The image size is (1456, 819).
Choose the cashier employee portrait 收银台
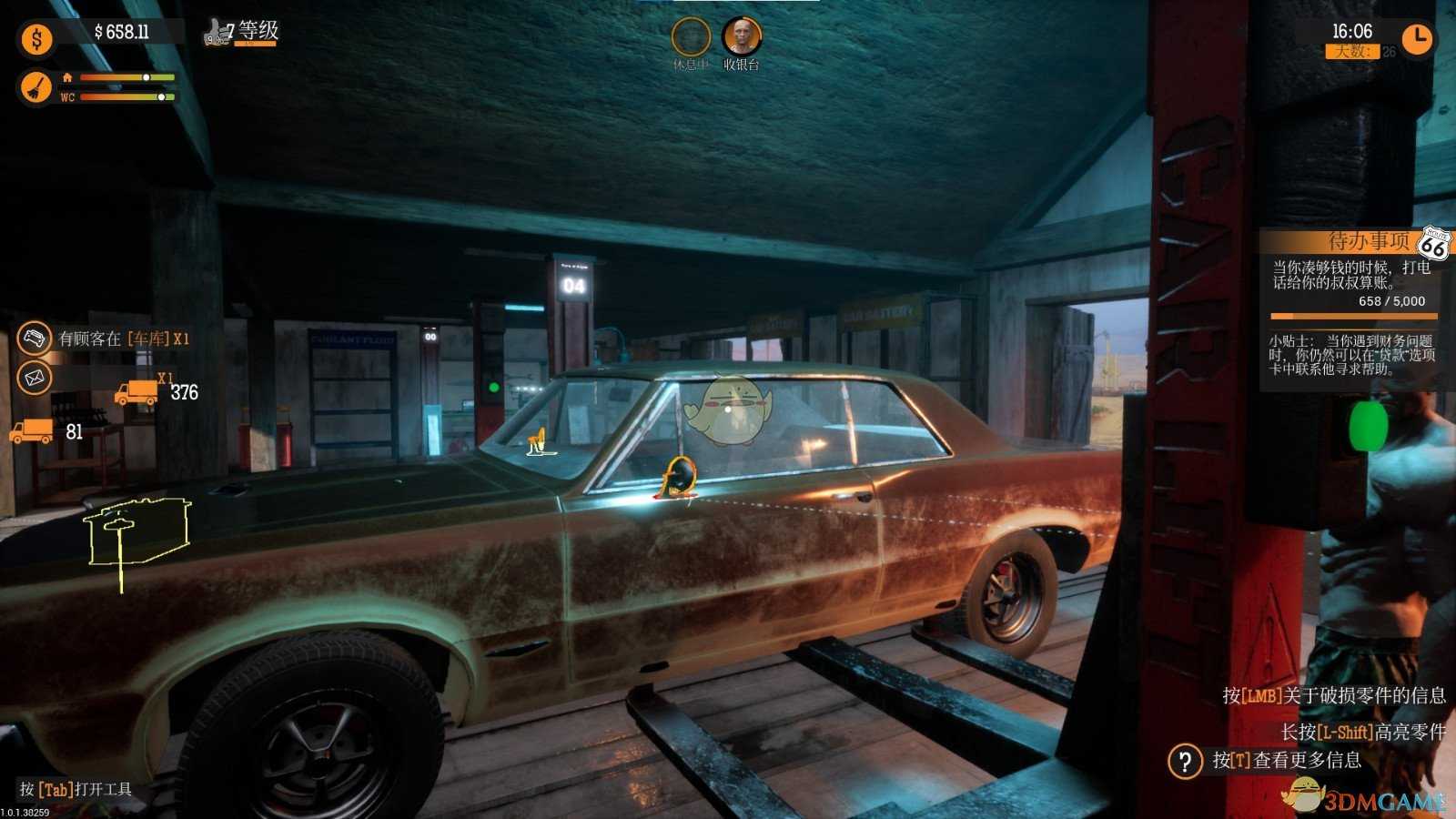tap(741, 37)
